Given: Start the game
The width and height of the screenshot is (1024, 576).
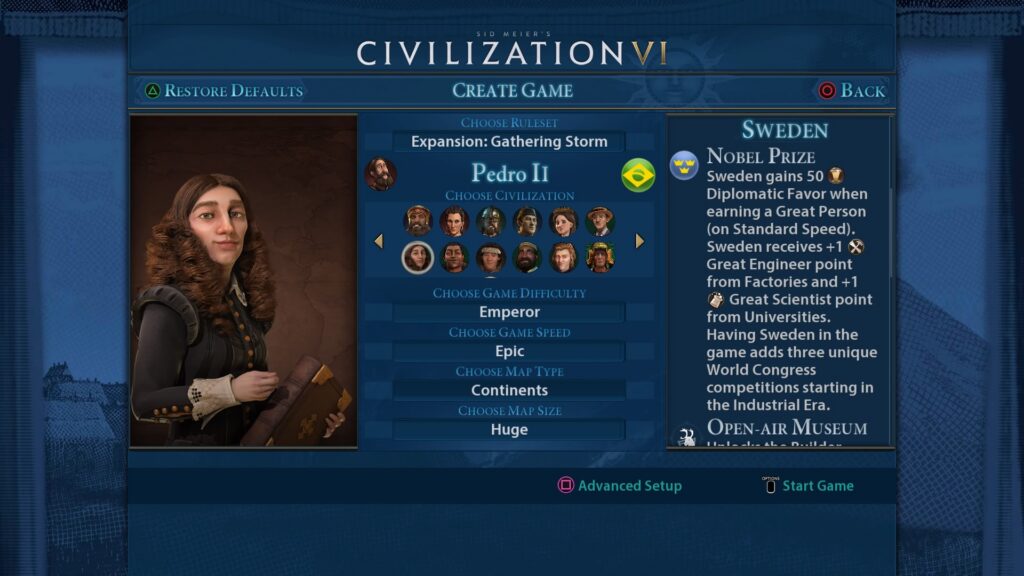Looking at the screenshot, I should [808, 486].
